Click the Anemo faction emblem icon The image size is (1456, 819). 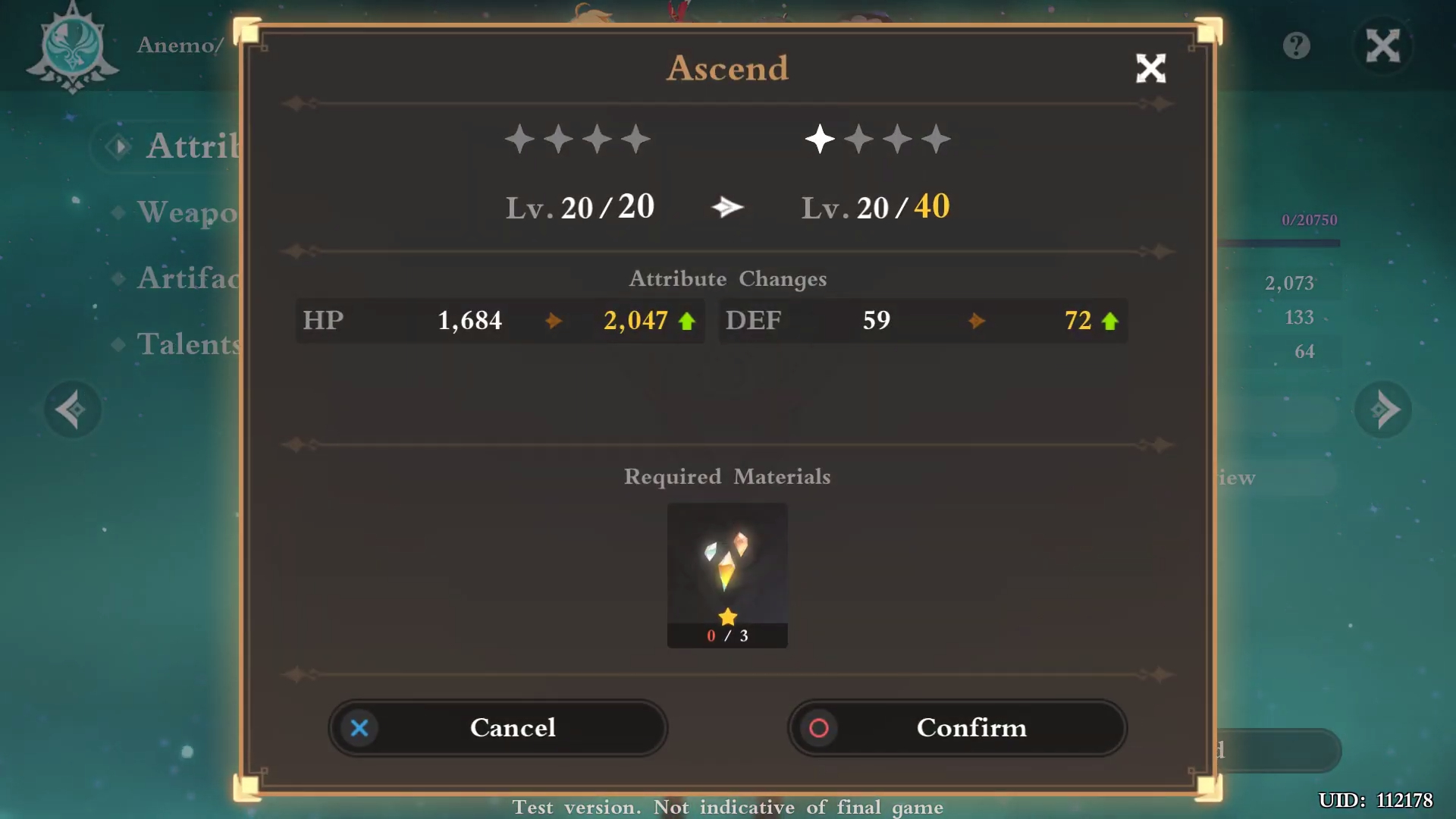click(x=72, y=48)
